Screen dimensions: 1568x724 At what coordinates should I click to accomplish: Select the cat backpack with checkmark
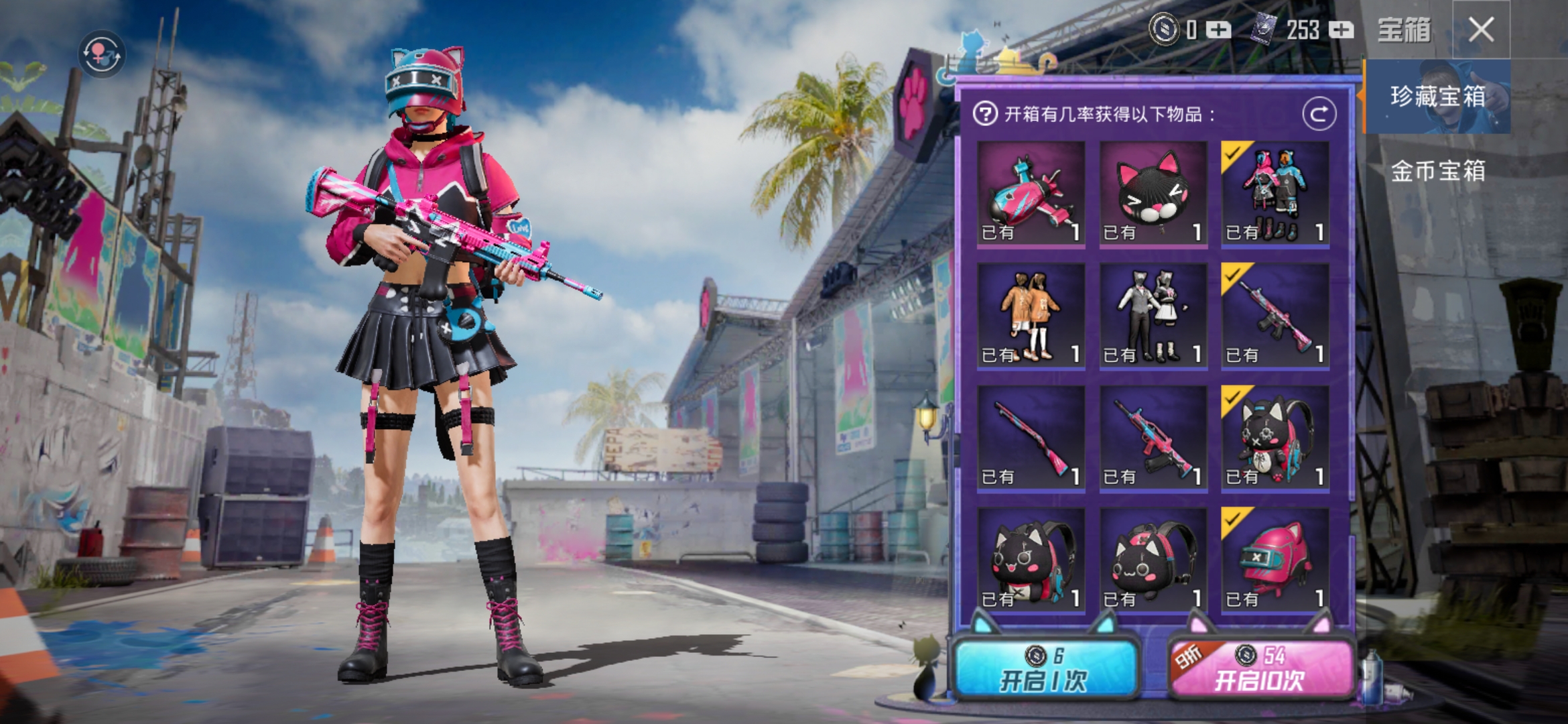[x=1275, y=439]
